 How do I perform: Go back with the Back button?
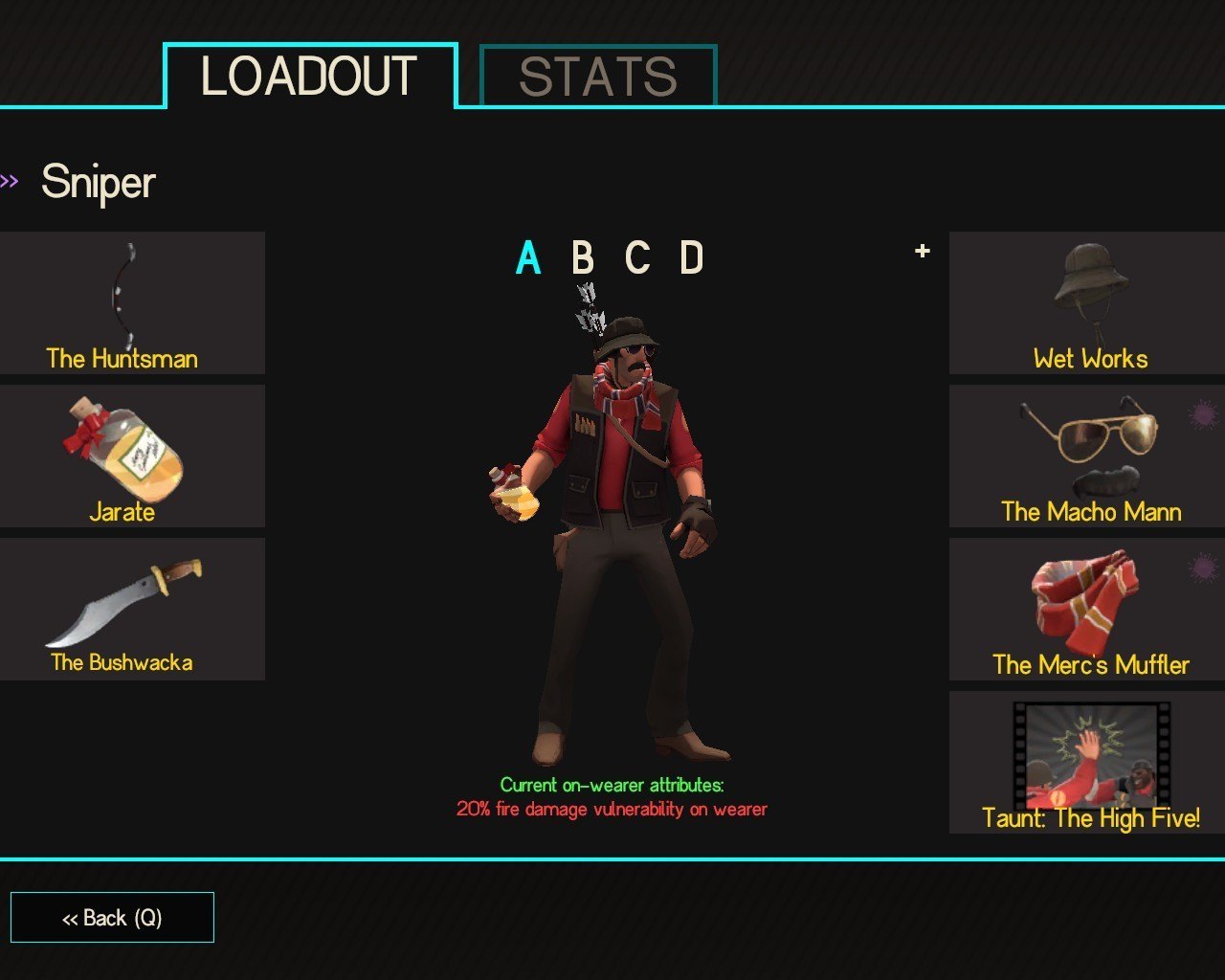click(112, 918)
